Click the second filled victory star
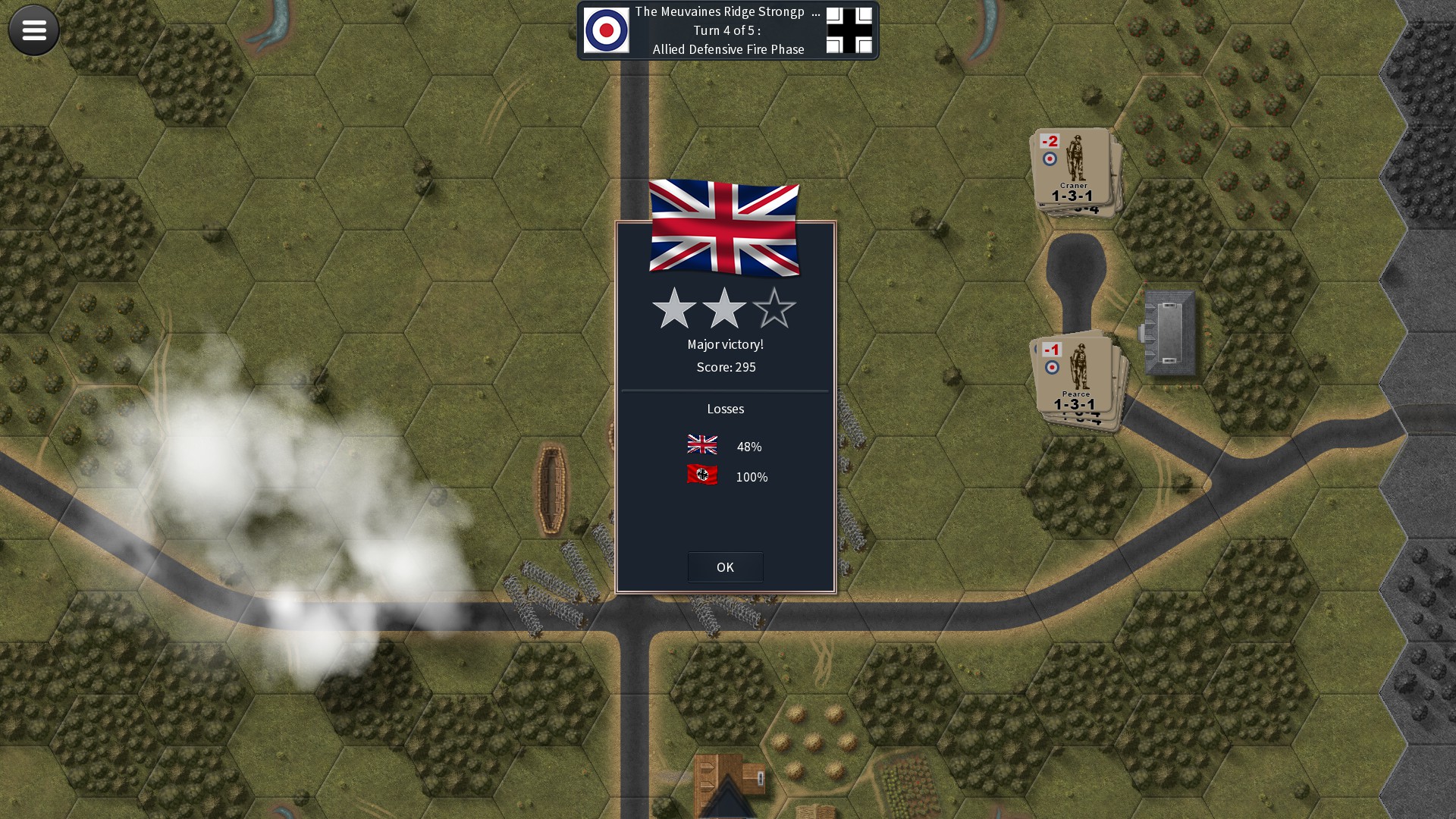 coord(724,309)
